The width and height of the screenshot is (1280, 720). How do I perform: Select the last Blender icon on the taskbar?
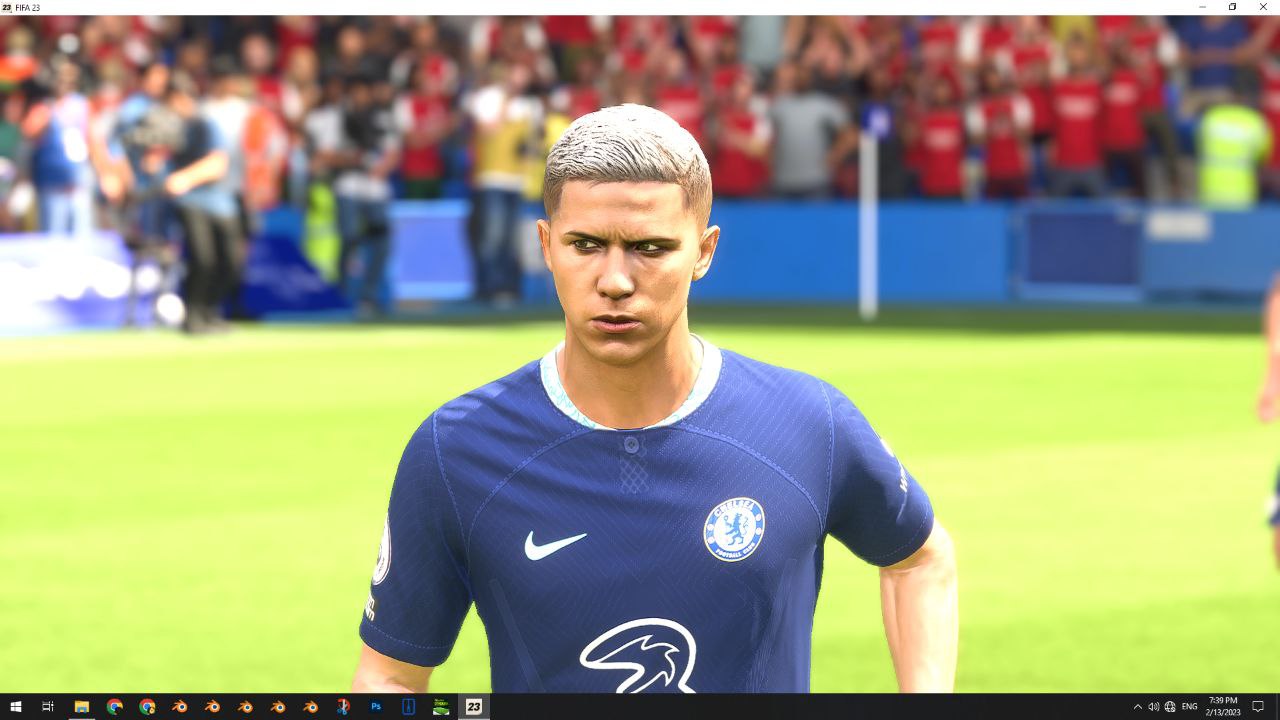pos(311,707)
